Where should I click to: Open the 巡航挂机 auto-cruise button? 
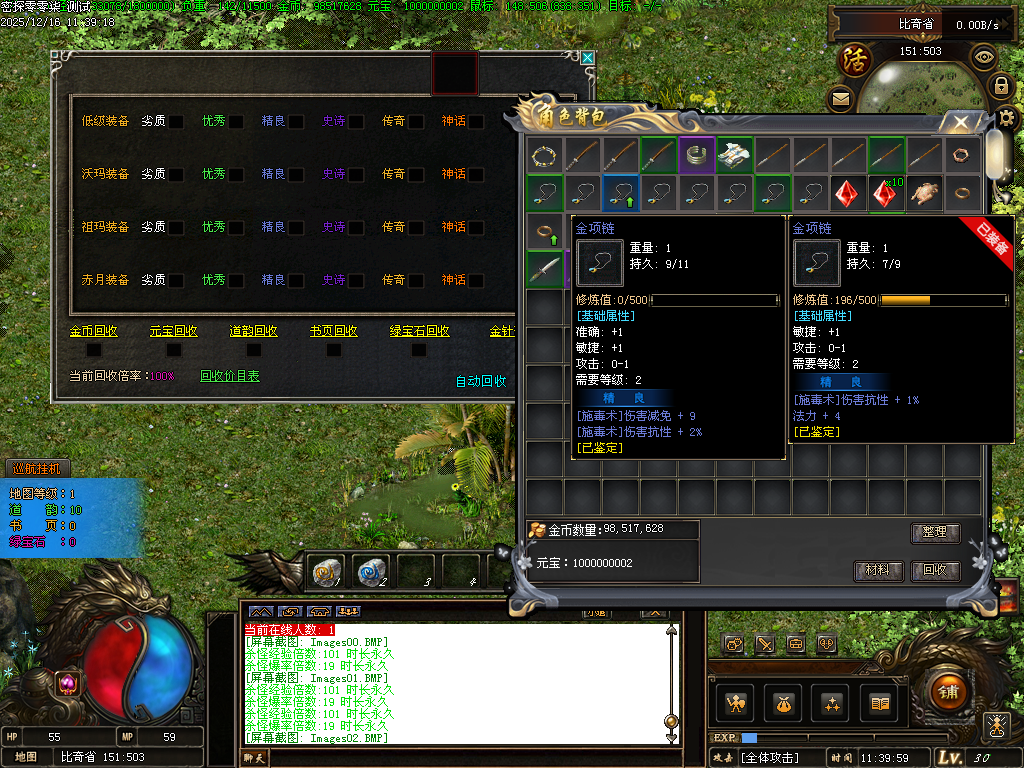[x=37, y=467]
